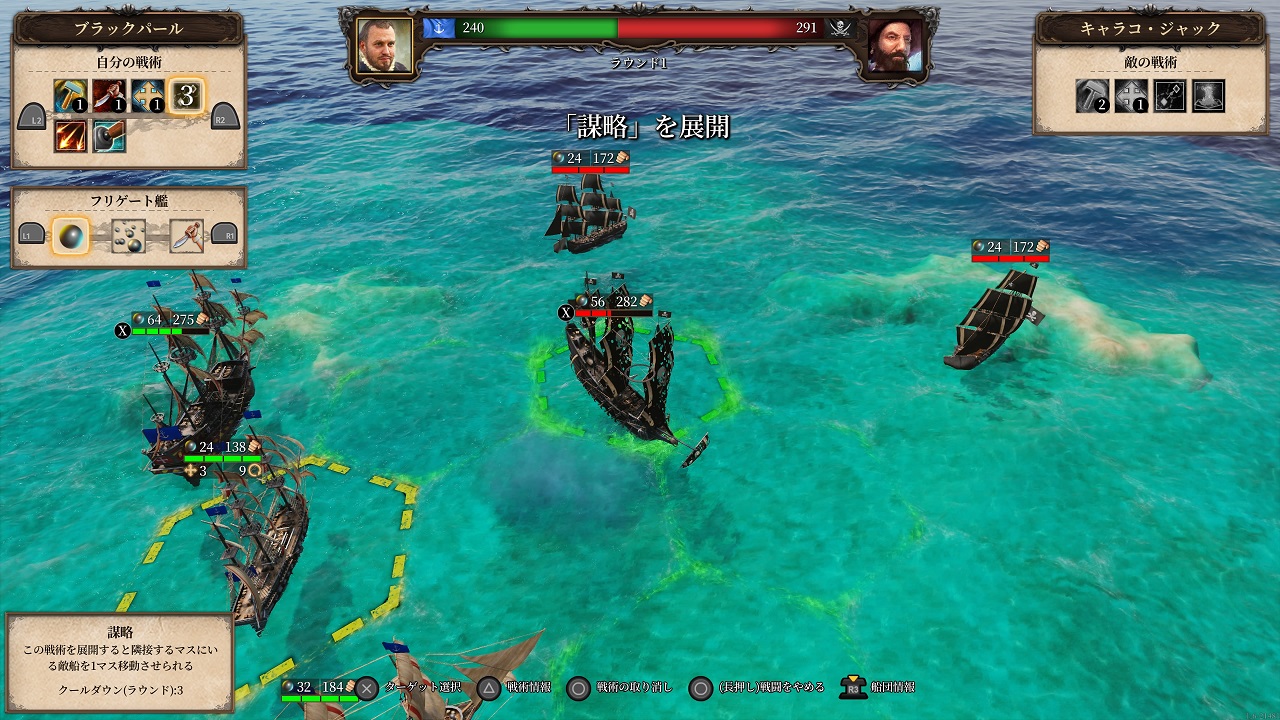Image resolution: width=1280 pixels, height=720 pixels.
Task: Choose the cannon tactic icon
Action: (x=109, y=135)
